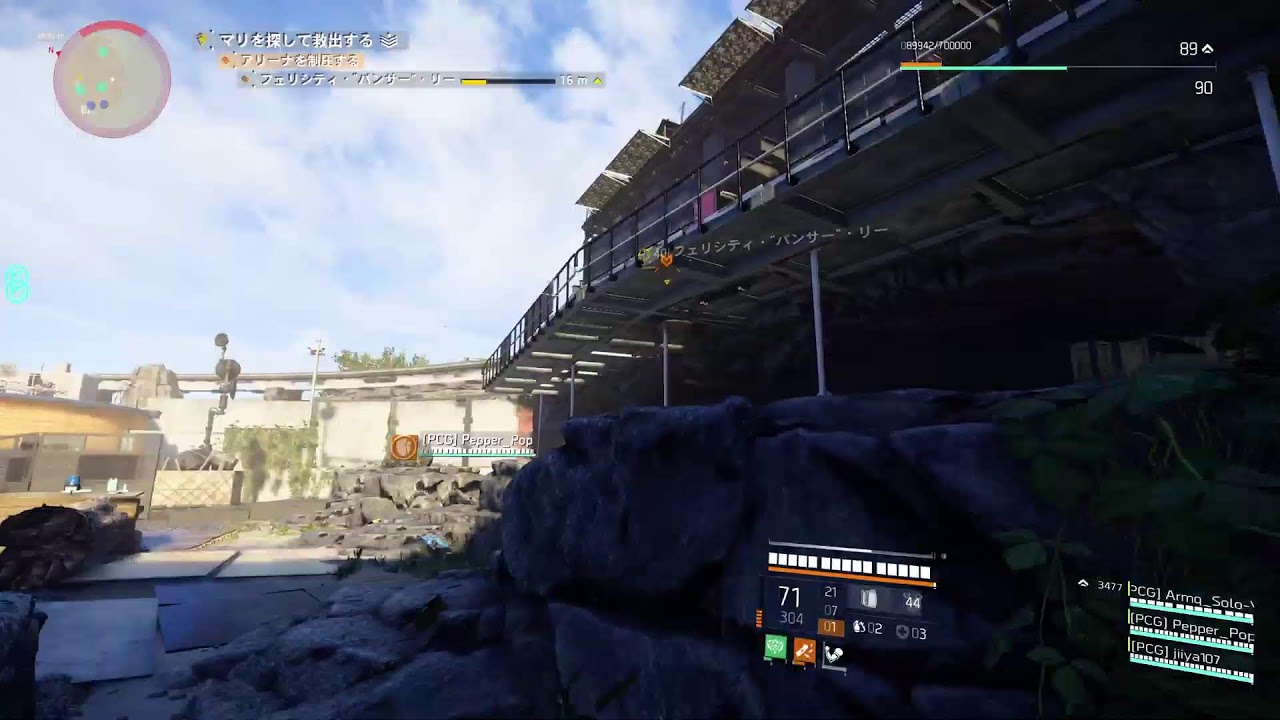Select the arm holster skill slot icon

(x=833, y=653)
